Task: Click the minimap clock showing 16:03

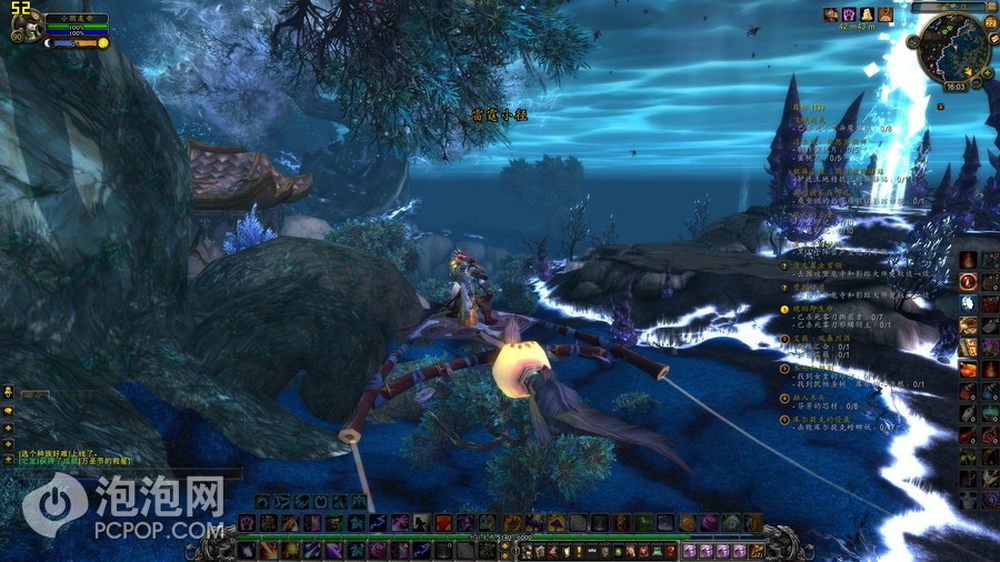Action: [x=954, y=87]
